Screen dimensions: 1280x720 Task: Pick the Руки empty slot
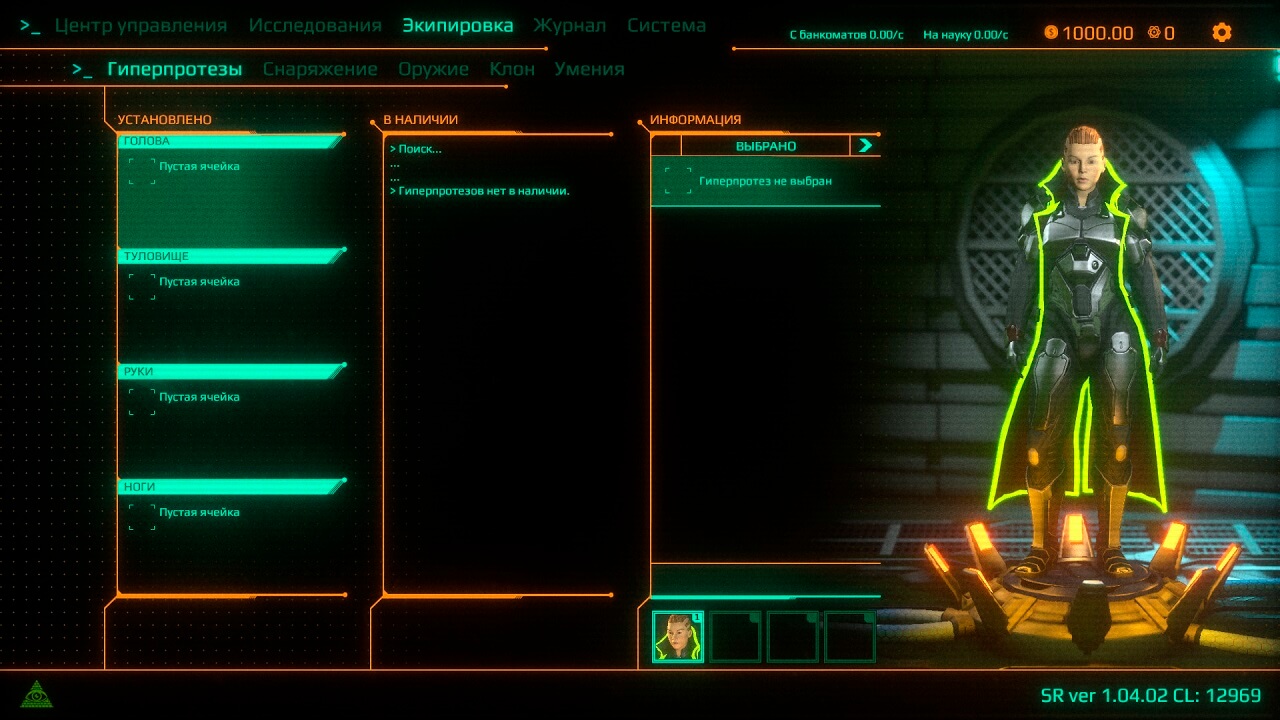pos(142,401)
